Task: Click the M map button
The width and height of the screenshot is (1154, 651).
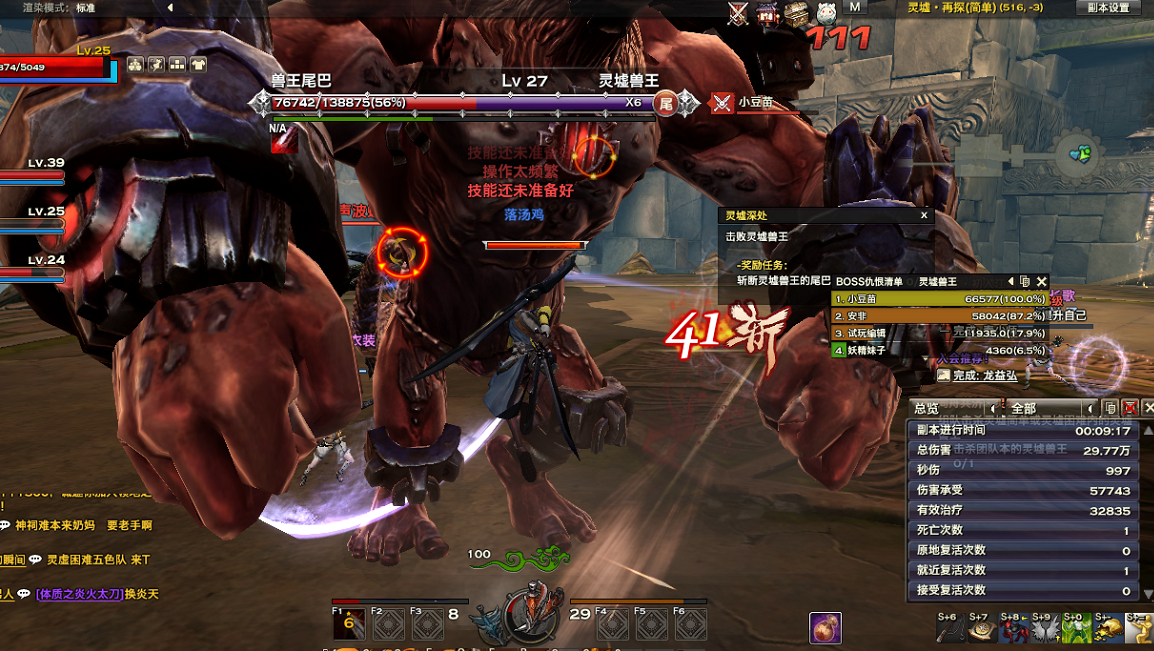Action: [855, 8]
